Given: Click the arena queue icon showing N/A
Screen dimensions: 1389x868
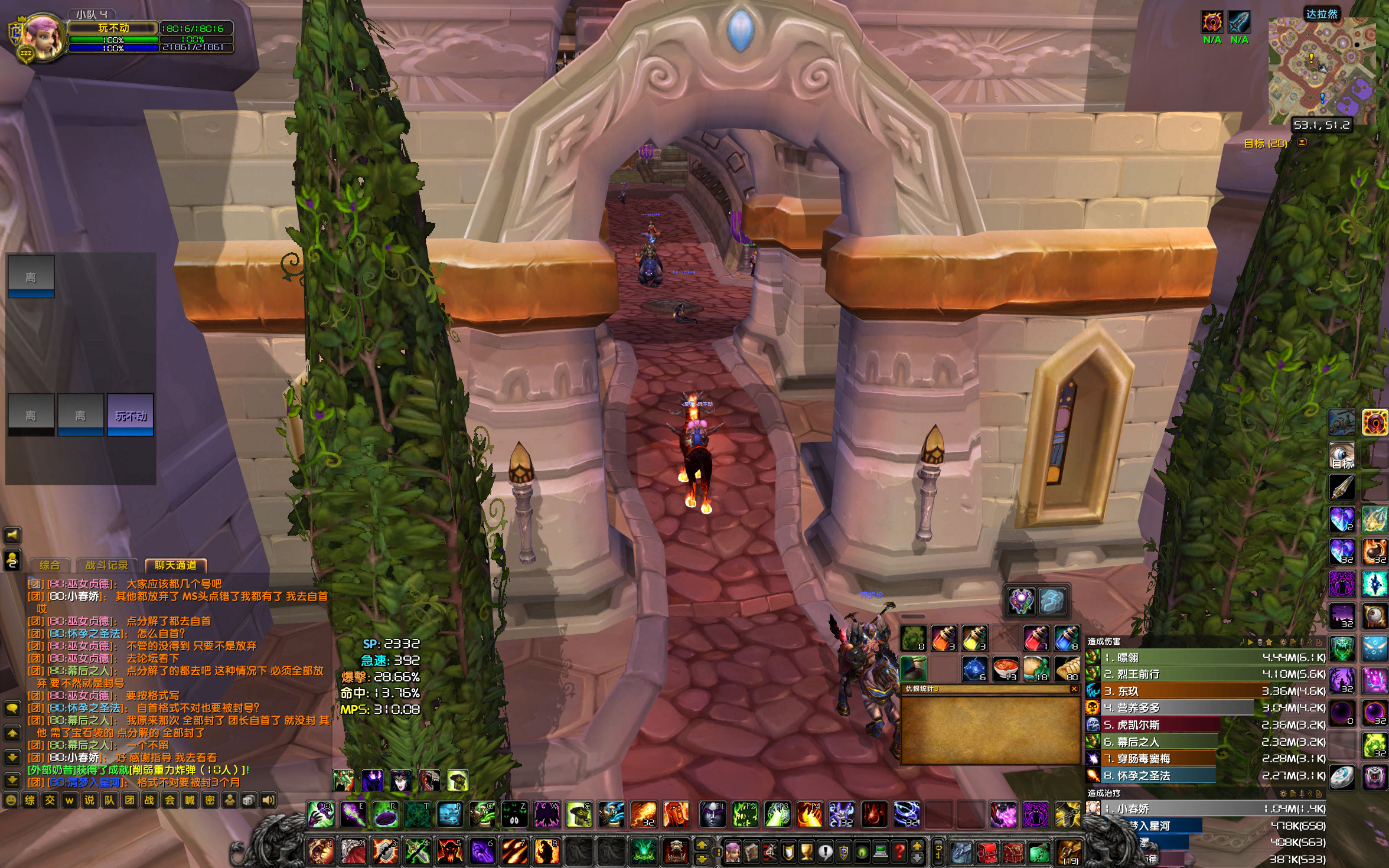Looking at the screenshot, I should (x=1212, y=22).
